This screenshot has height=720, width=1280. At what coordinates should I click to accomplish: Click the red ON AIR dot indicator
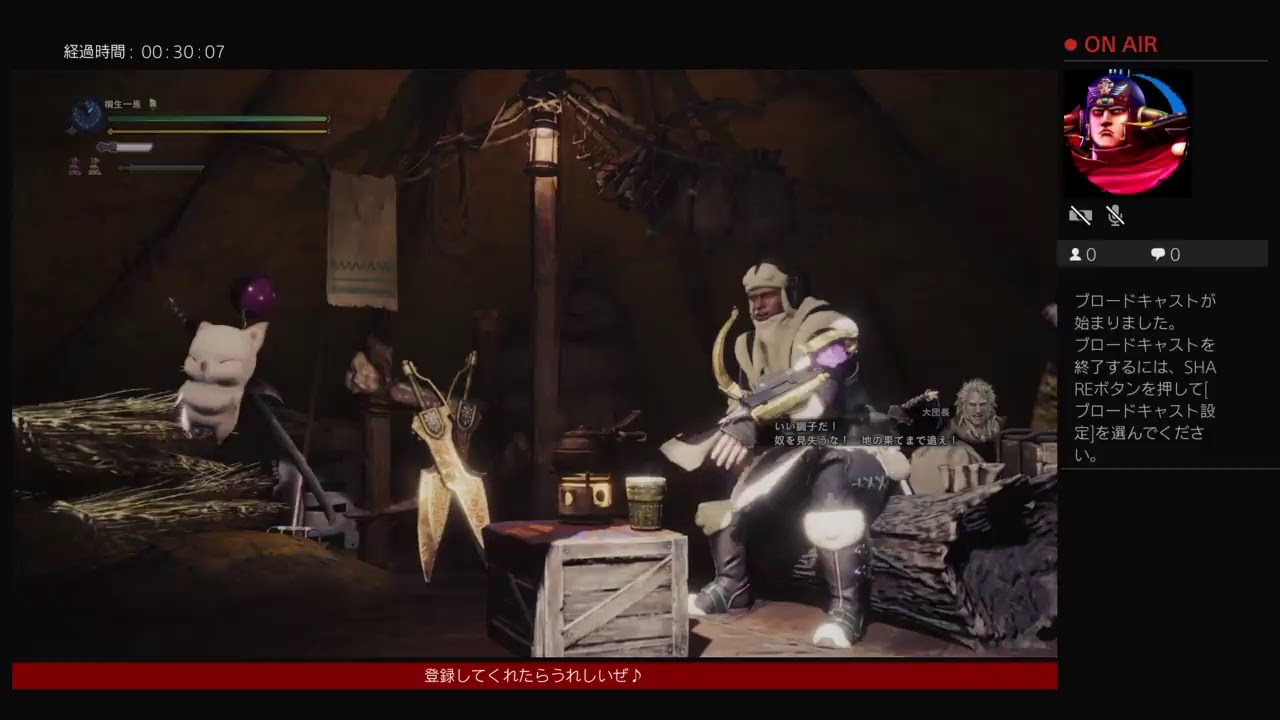(x=1070, y=44)
